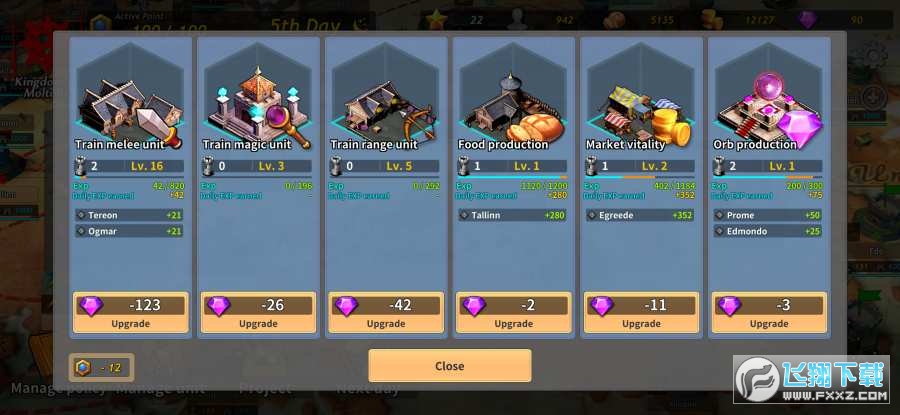Open the Train melee unit card

[130, 100]
